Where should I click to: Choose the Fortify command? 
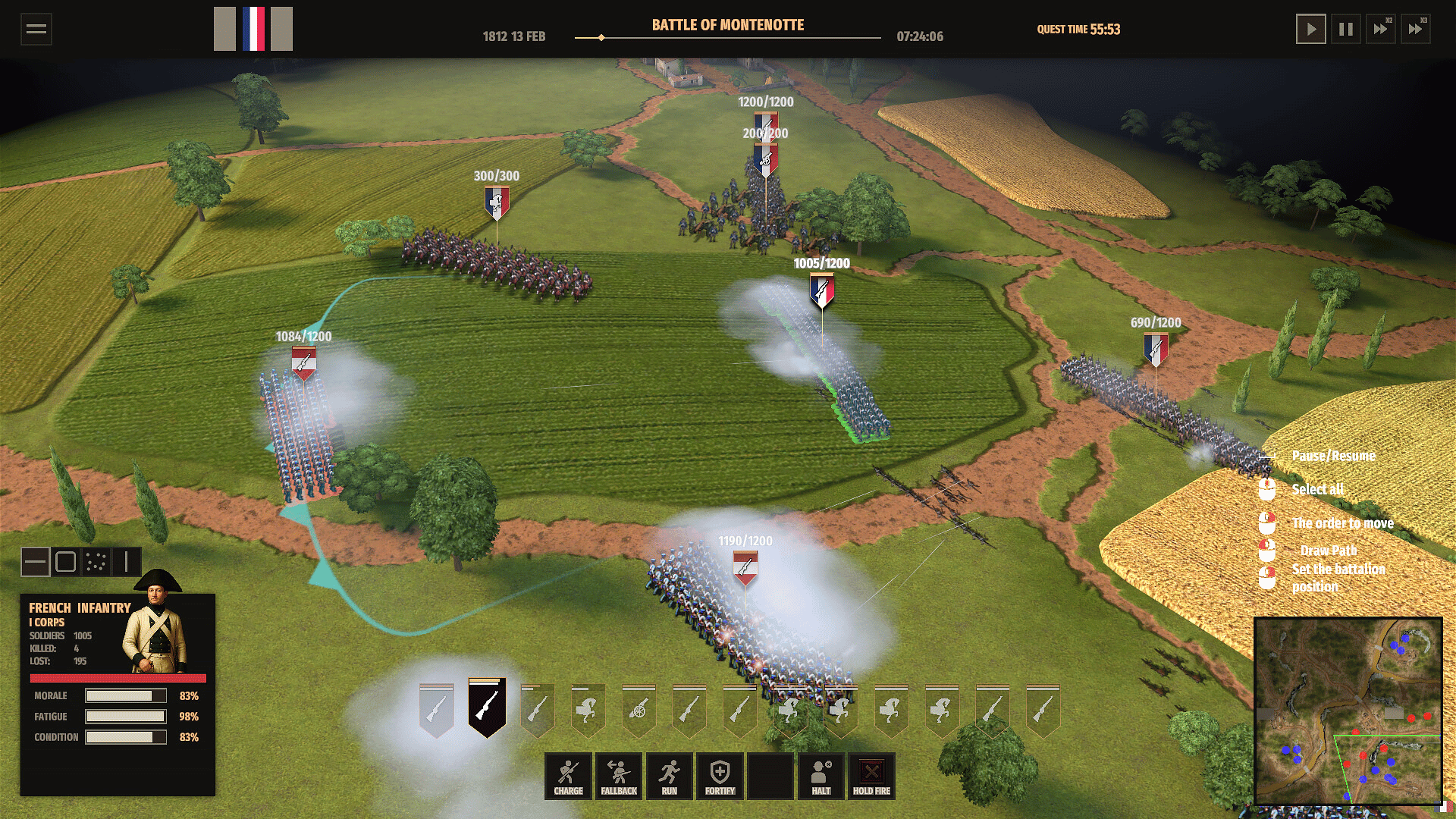pos(720,776)
